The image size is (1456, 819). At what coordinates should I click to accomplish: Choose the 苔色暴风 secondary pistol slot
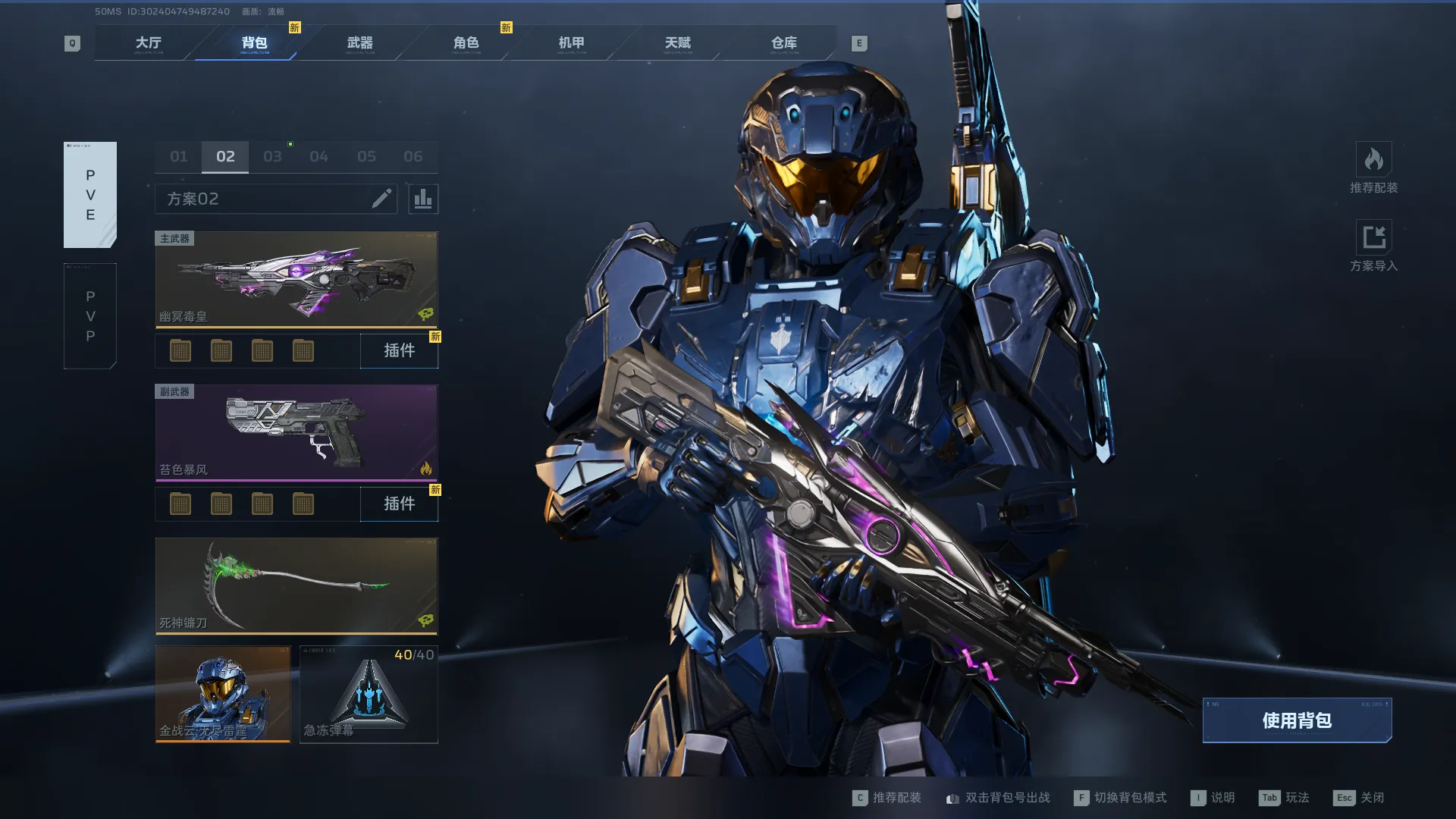(297, 432)
